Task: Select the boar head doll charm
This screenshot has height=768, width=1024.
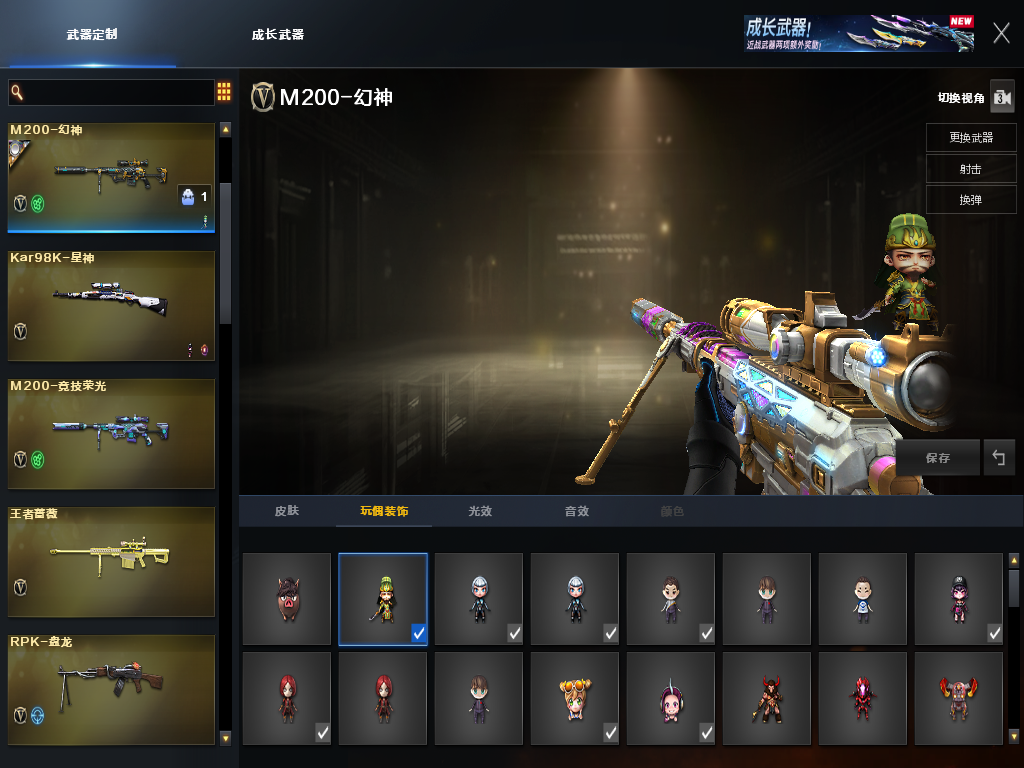Action: point(287,599)
